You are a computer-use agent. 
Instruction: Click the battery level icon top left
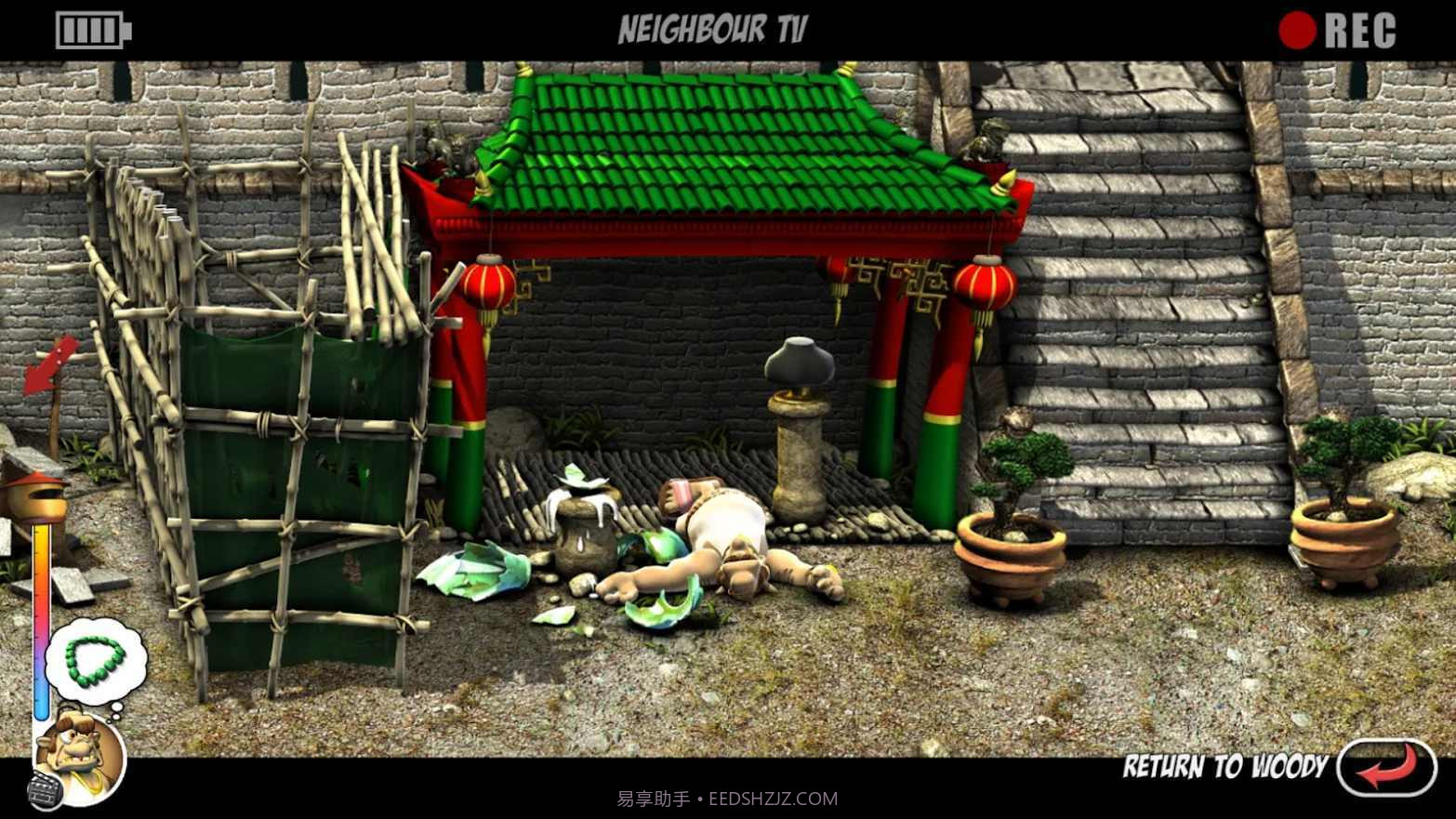90,29
